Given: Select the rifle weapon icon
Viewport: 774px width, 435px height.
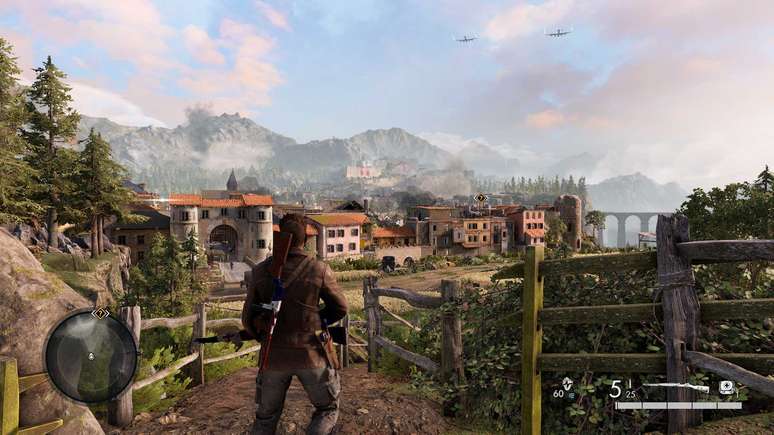Looking at the screenshot, I should 677,387.
